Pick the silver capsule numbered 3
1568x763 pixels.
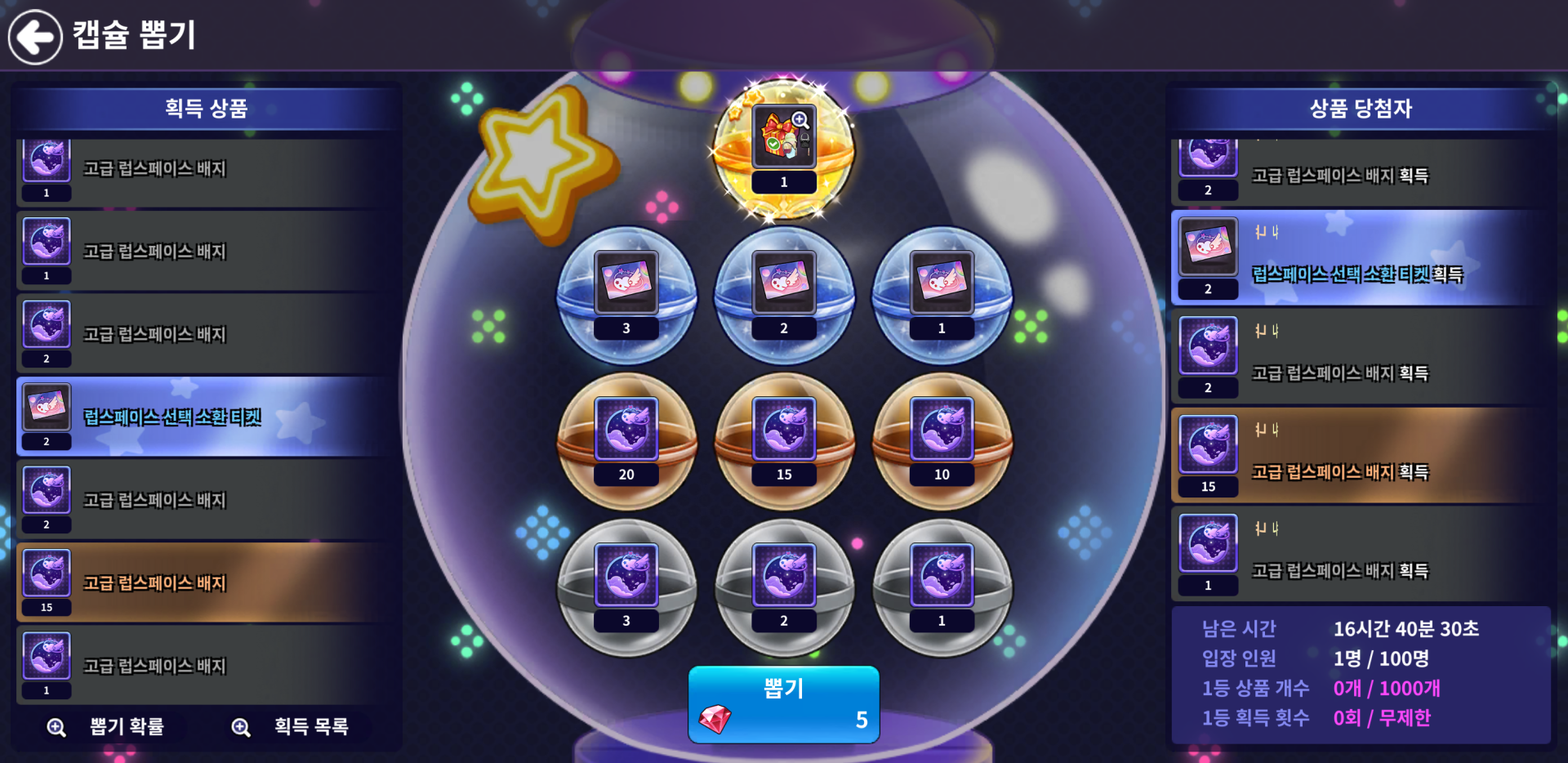[626, 587]
